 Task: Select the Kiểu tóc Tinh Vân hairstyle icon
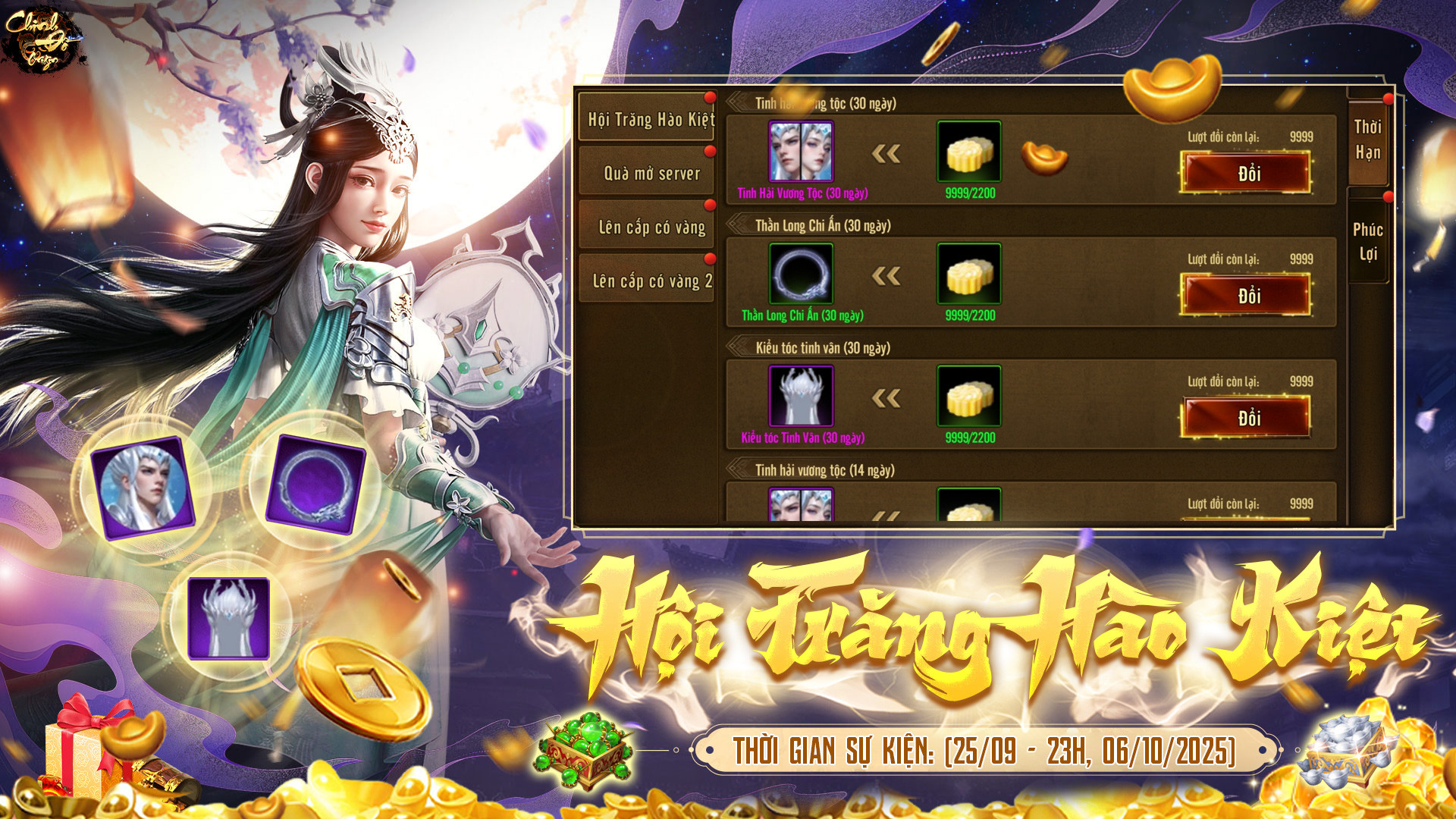(801, 396)
